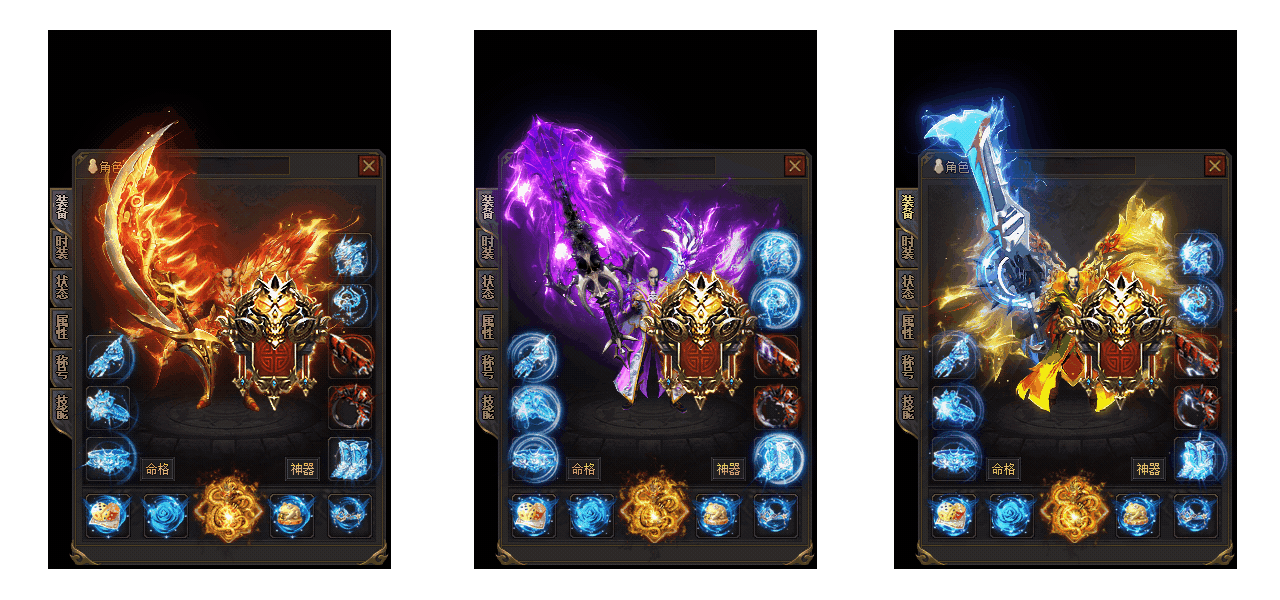1280x600 pixels.
Task: Switch to 技能 tab in purple-winged panel
Action: tap(488, 406)
